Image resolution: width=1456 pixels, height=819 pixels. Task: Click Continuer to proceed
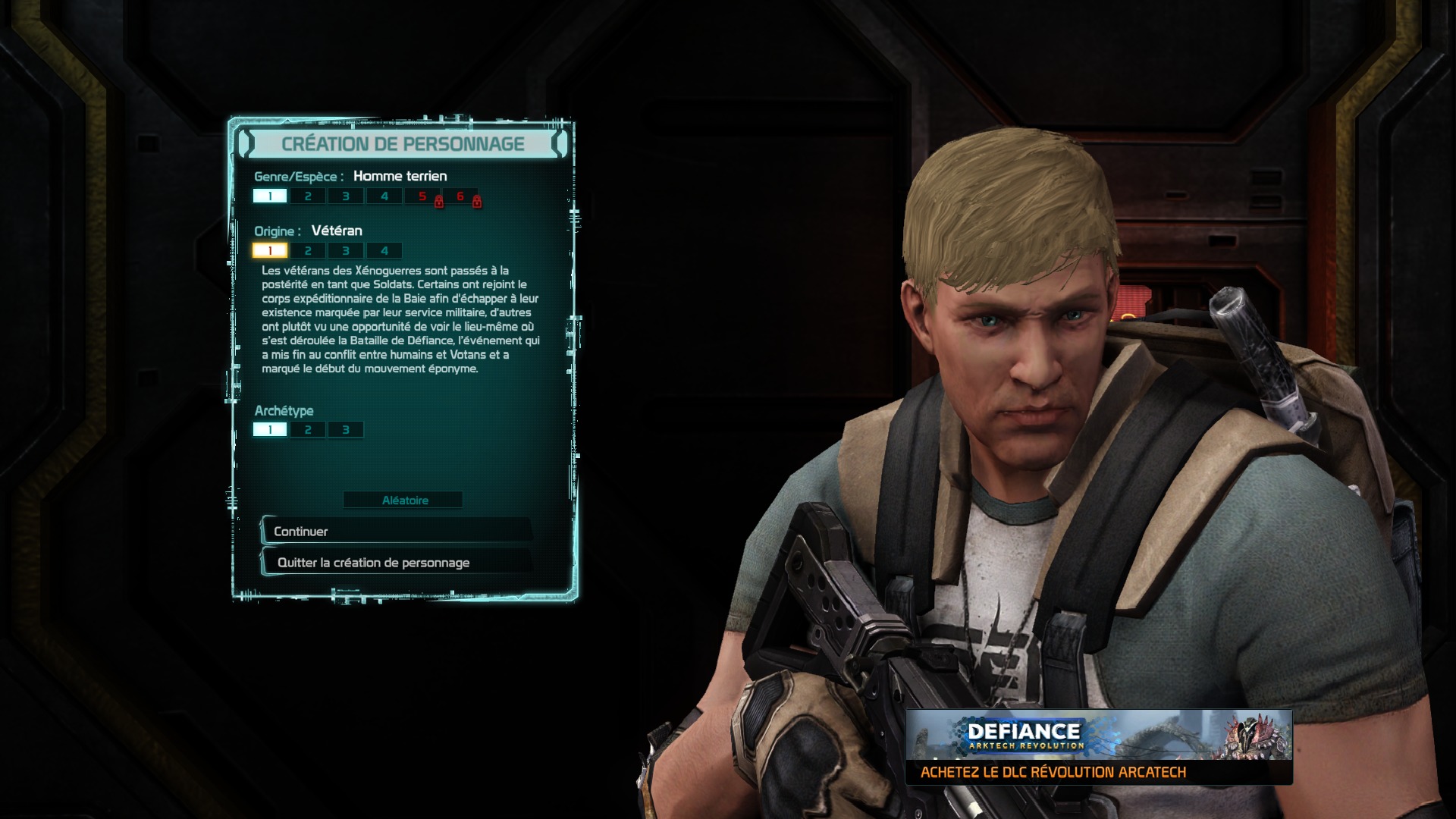click(x=396, y=532)
